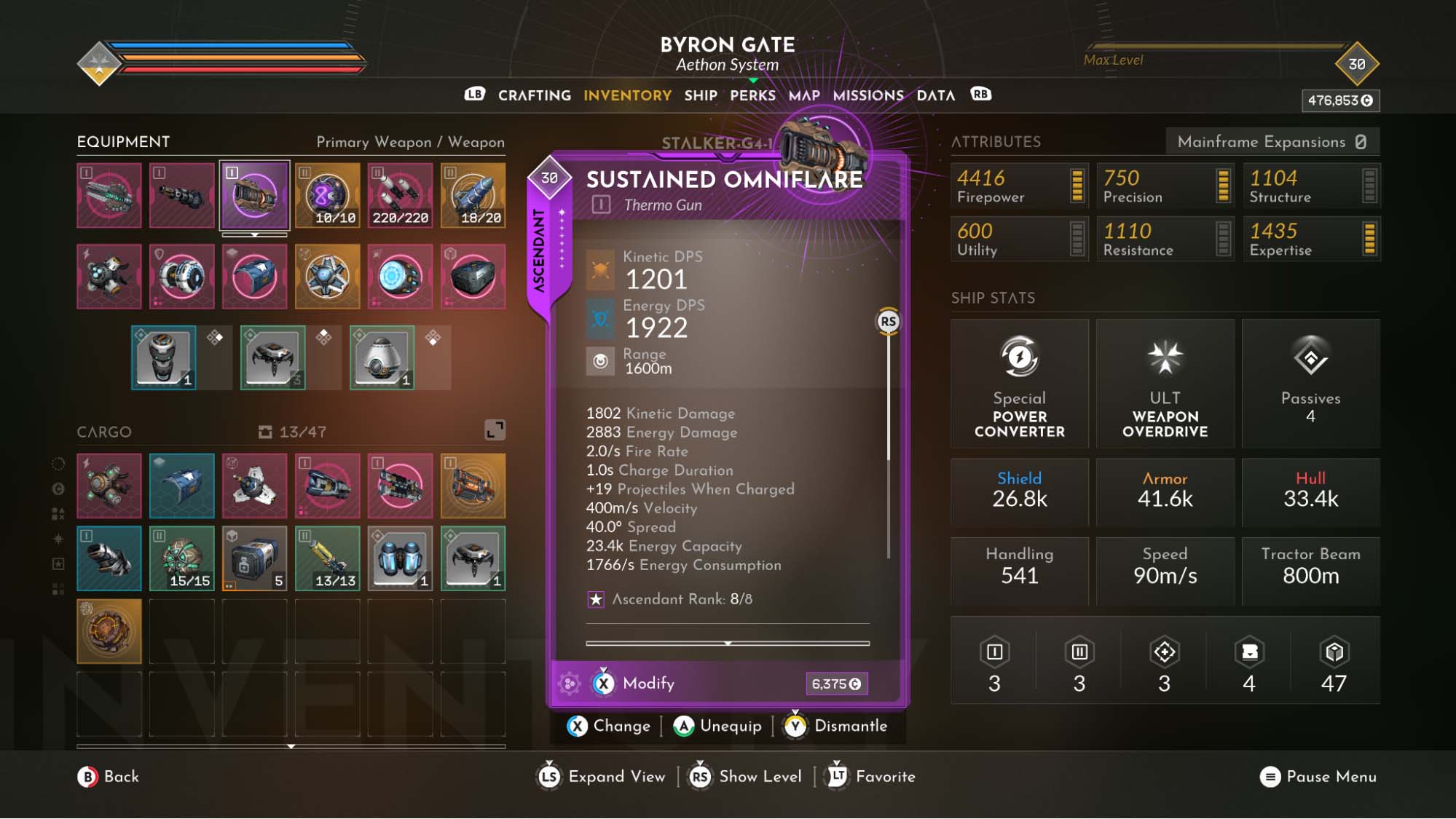View the Special Power Converter tile
This screenshot has height=819, width=1456.
[x=1019, y=384]
